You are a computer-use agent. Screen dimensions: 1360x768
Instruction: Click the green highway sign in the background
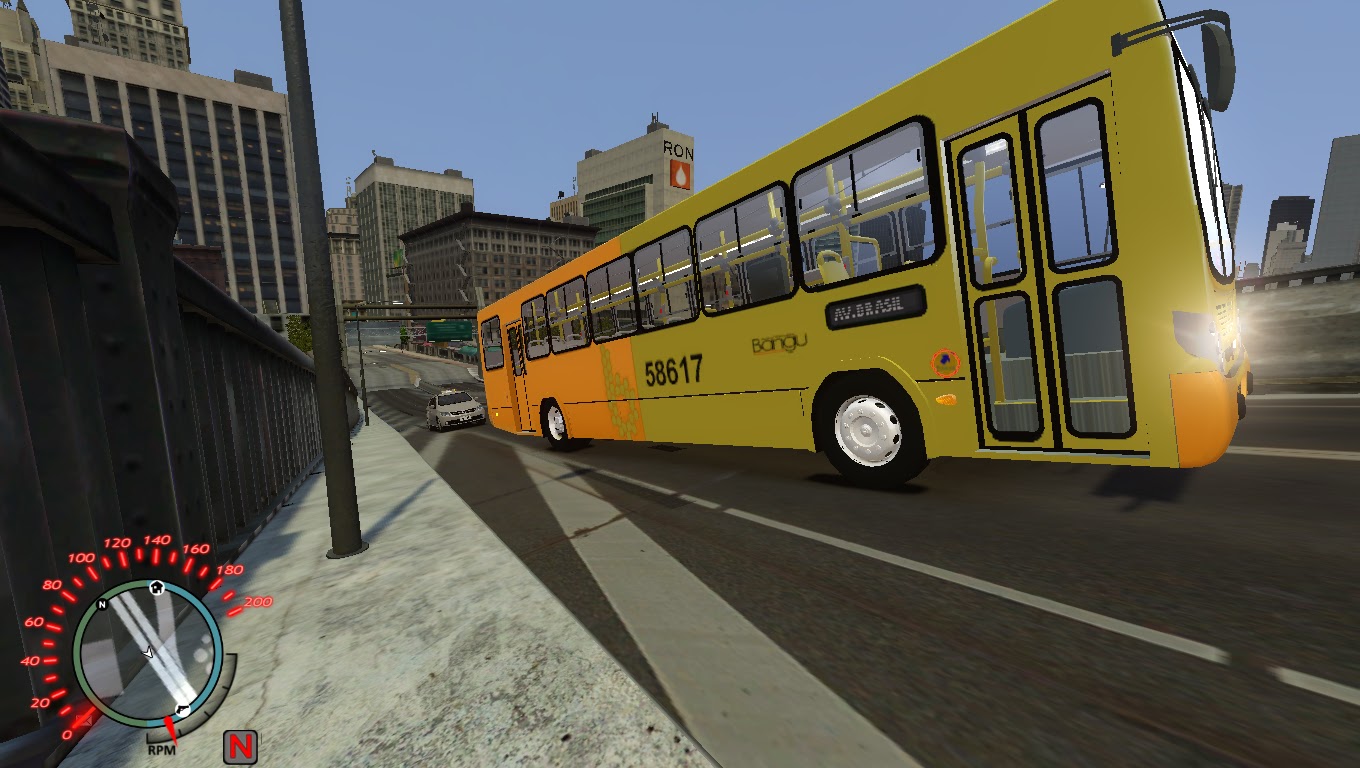pyautogui.click(x=449, y=330)
